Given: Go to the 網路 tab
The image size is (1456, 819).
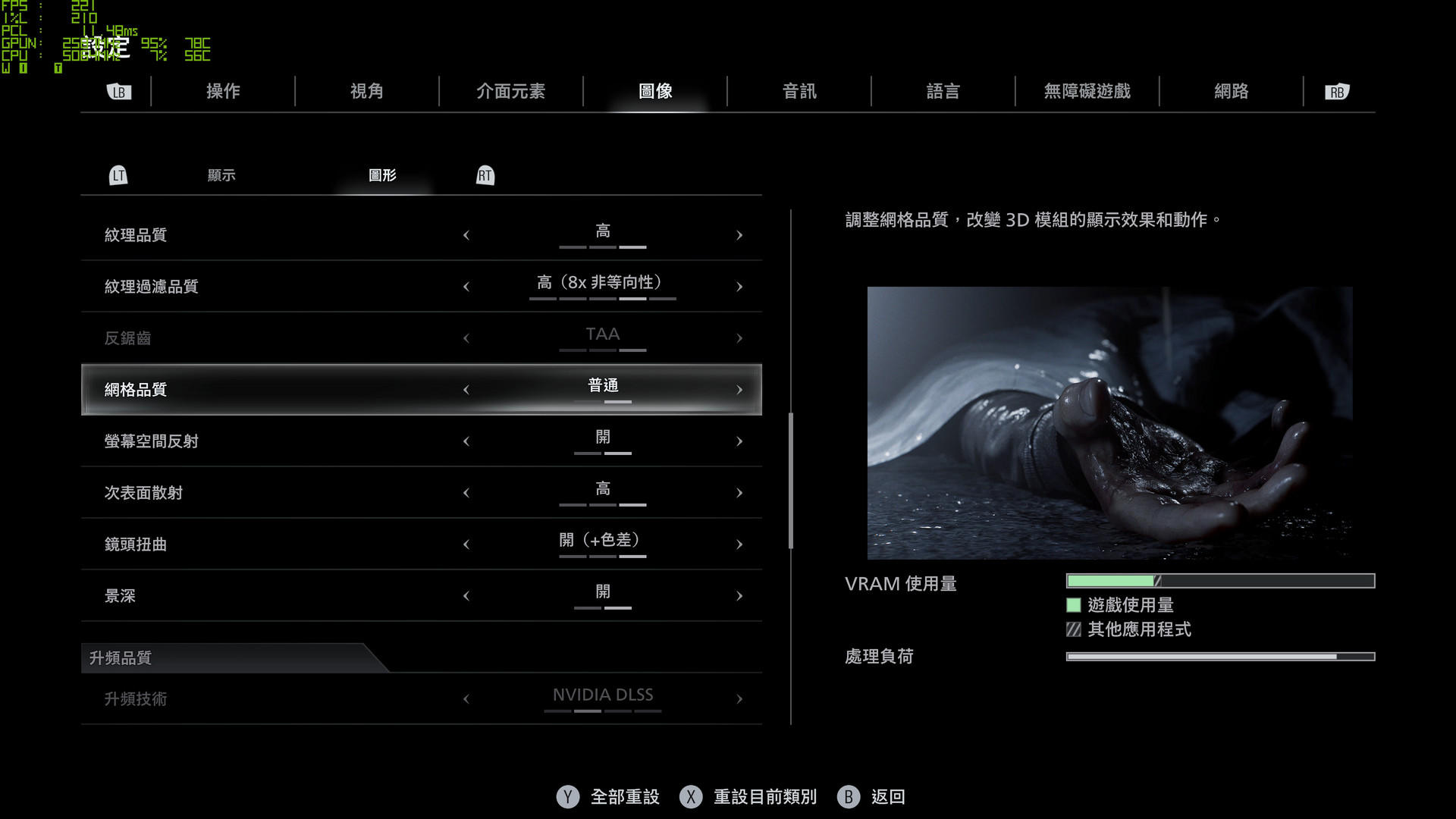Looking at the screenshot, I should tap(1231, 92).
